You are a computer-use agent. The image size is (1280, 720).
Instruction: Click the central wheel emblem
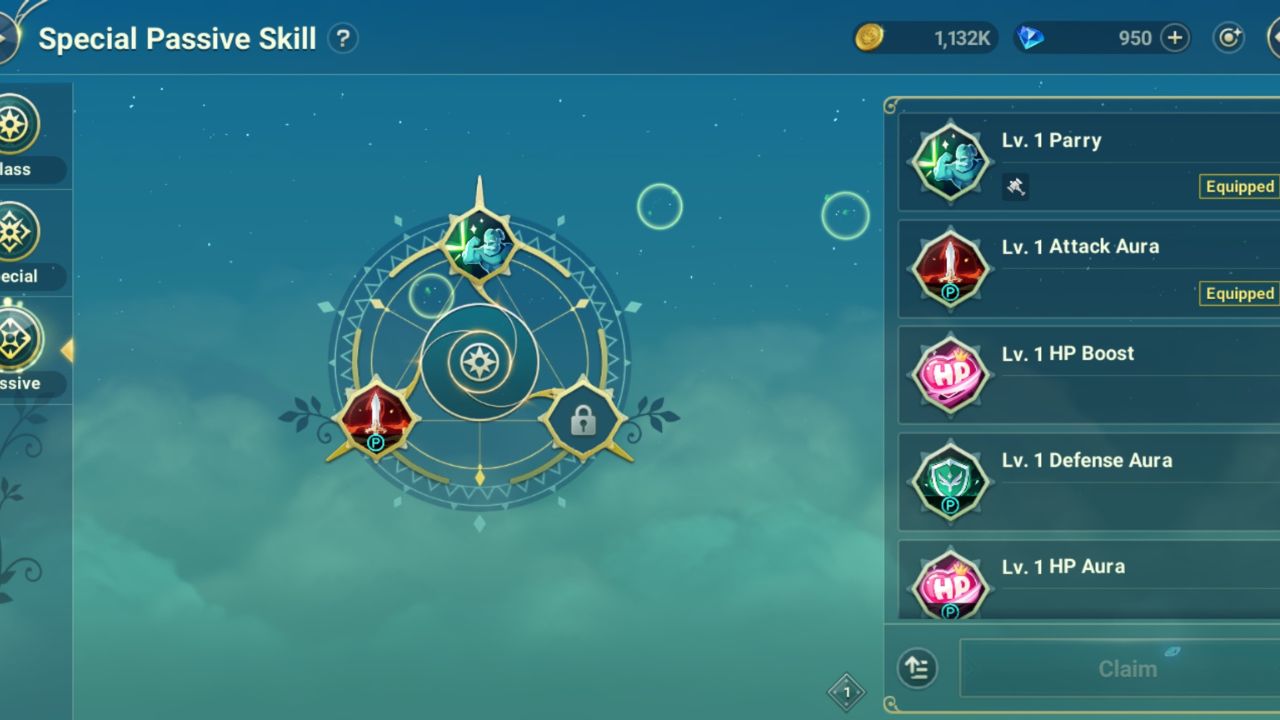click(481, 360)
